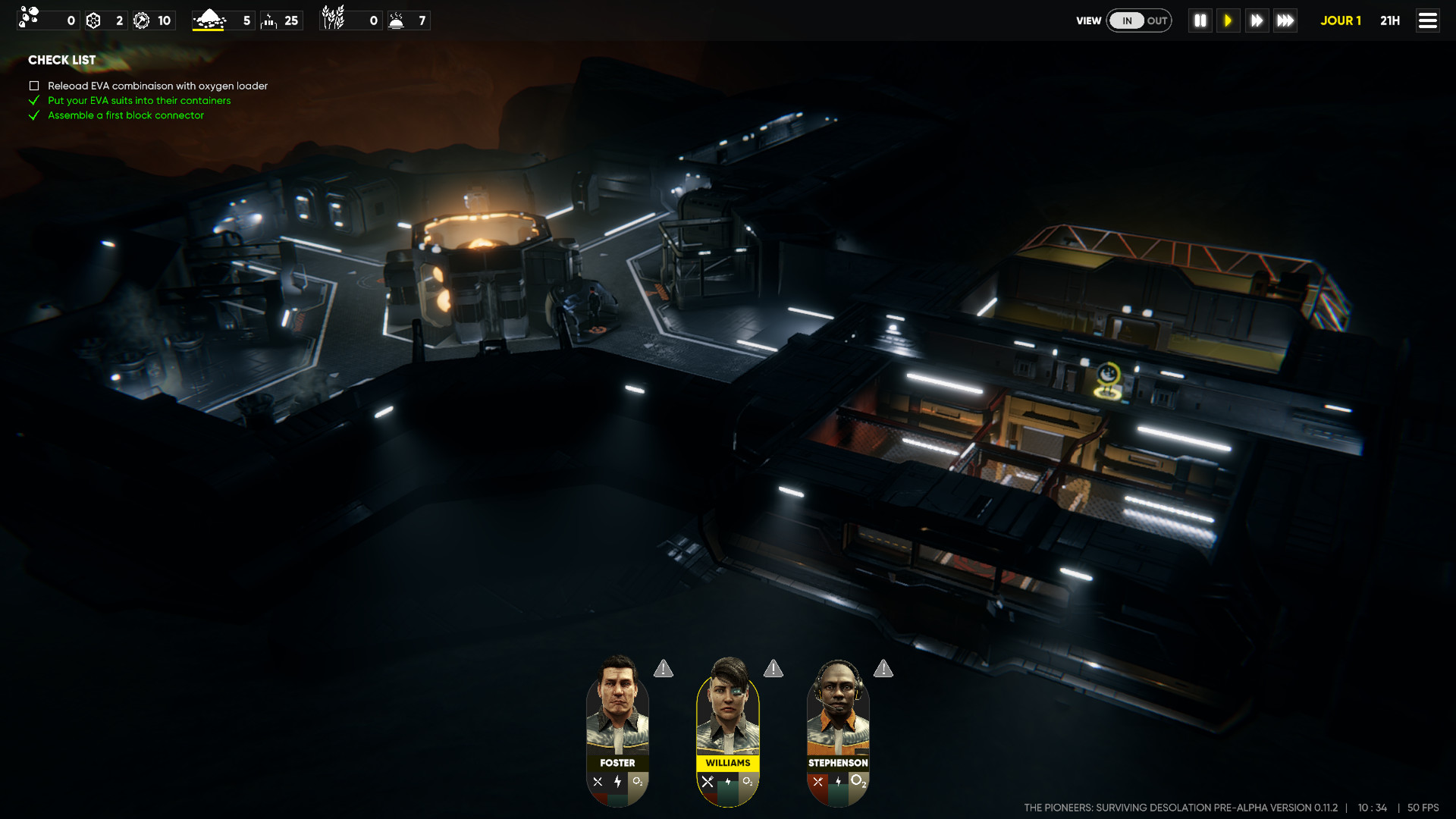Viewport: 1456px width, 819px height.
Task: Pause the game
Action: click(1200, 20)
